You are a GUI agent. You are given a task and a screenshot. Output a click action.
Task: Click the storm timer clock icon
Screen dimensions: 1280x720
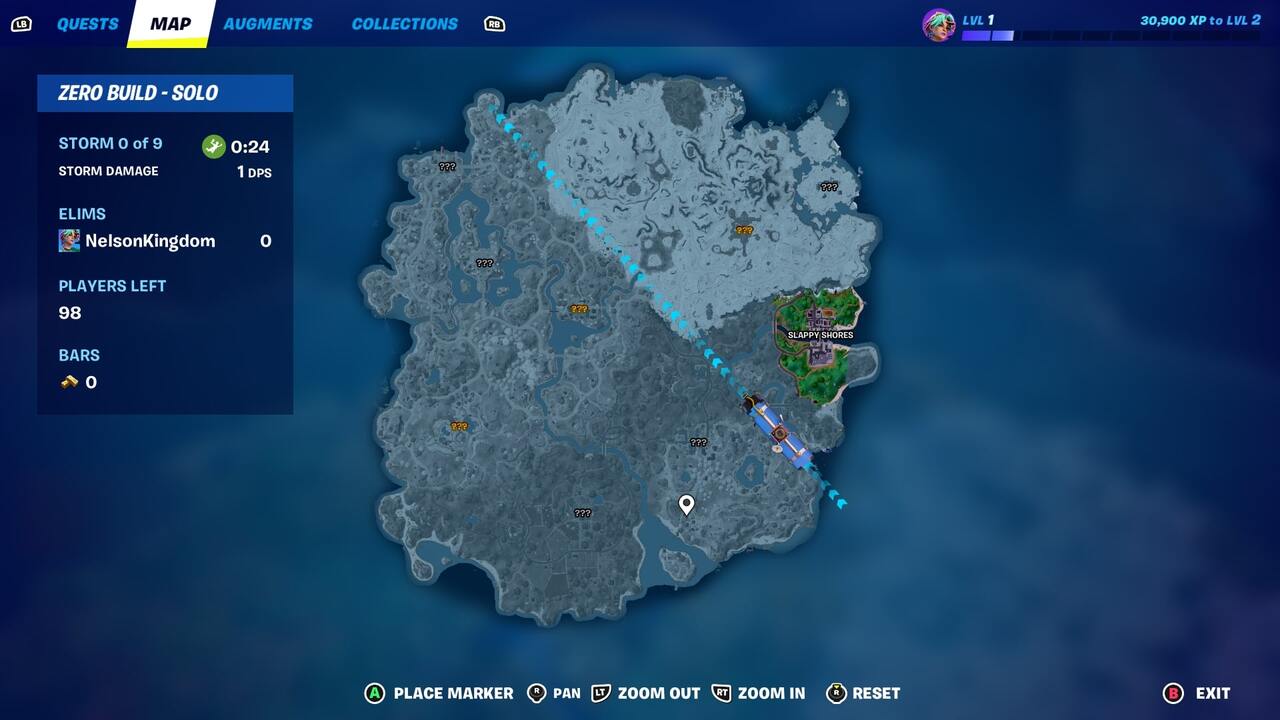coord(213,144)
